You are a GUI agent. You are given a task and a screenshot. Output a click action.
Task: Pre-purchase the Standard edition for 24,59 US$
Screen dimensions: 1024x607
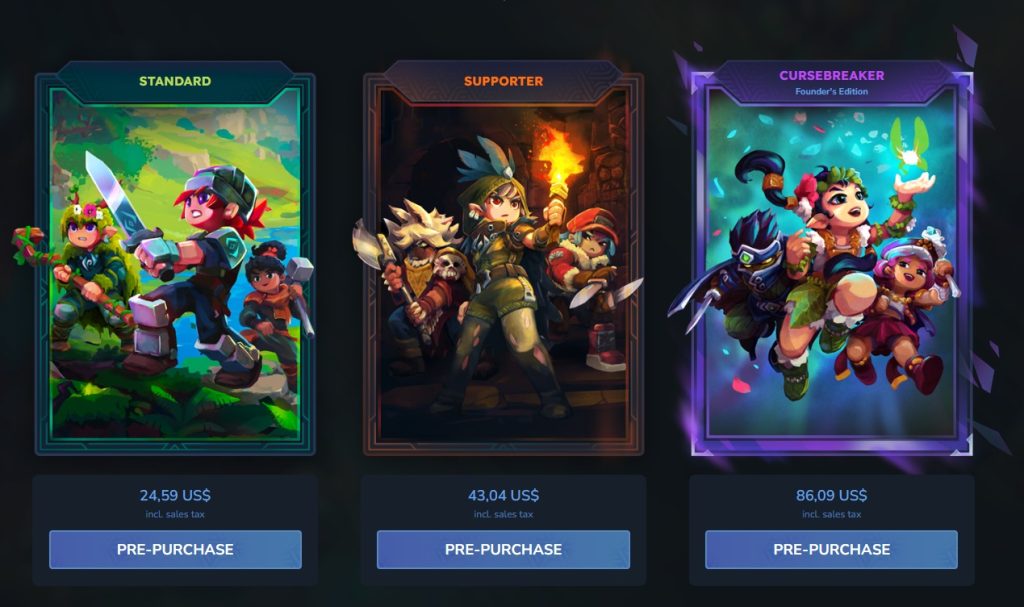(175, 549)
